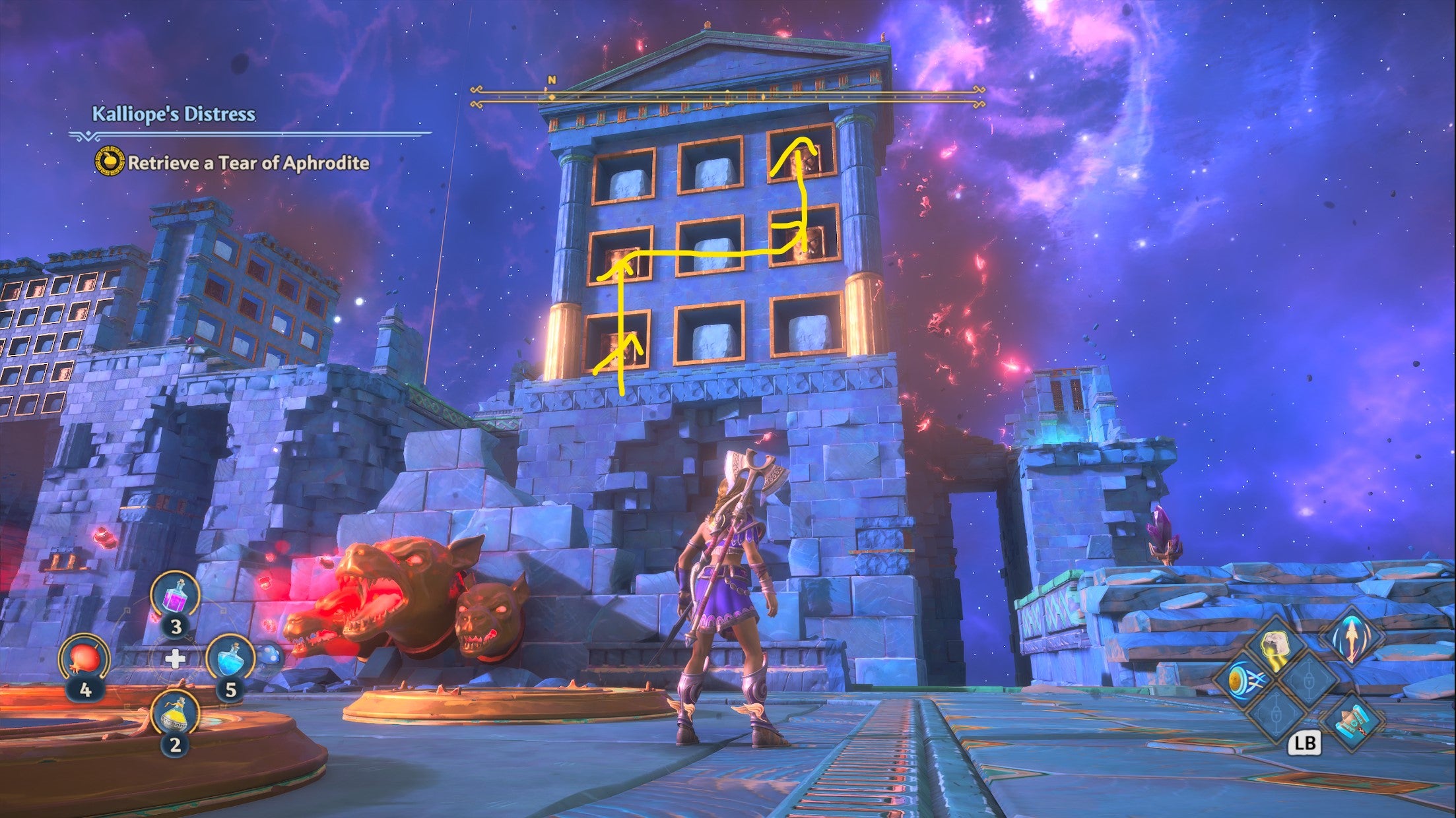The width and height of the screenshot is (1456, 818).
Task: Click the plus sign in the potion wheel
Action: click(x=175, y=660)
